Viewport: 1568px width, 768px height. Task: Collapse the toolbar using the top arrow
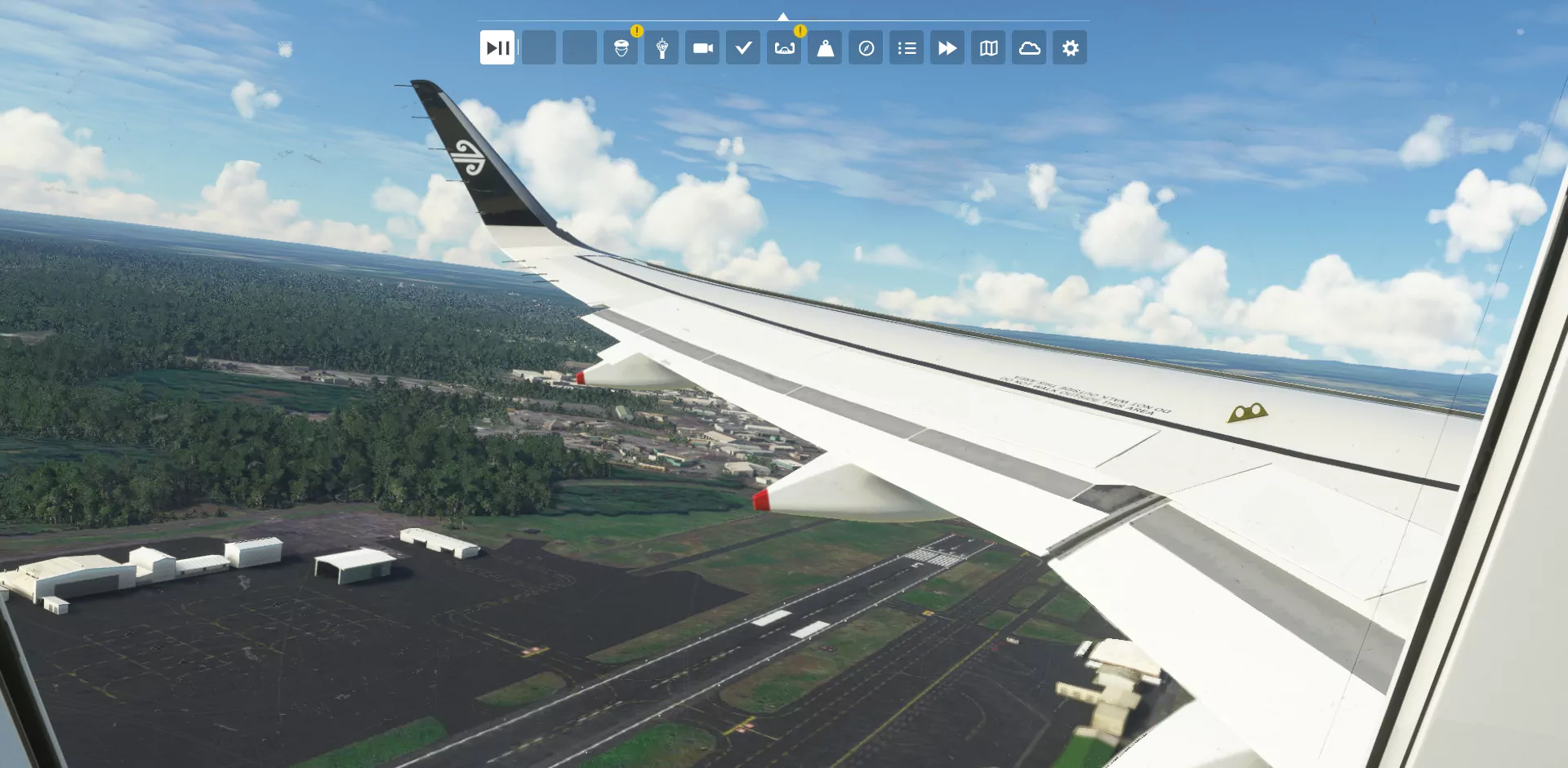pos(783,16)
